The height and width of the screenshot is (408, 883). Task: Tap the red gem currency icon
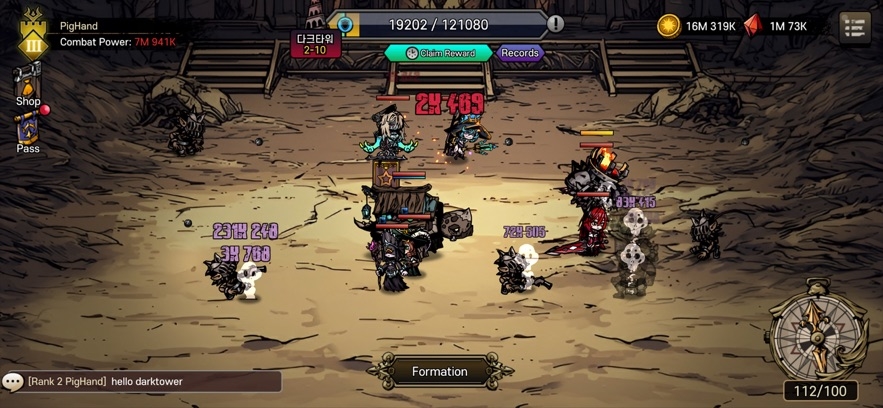coord(752,26)
